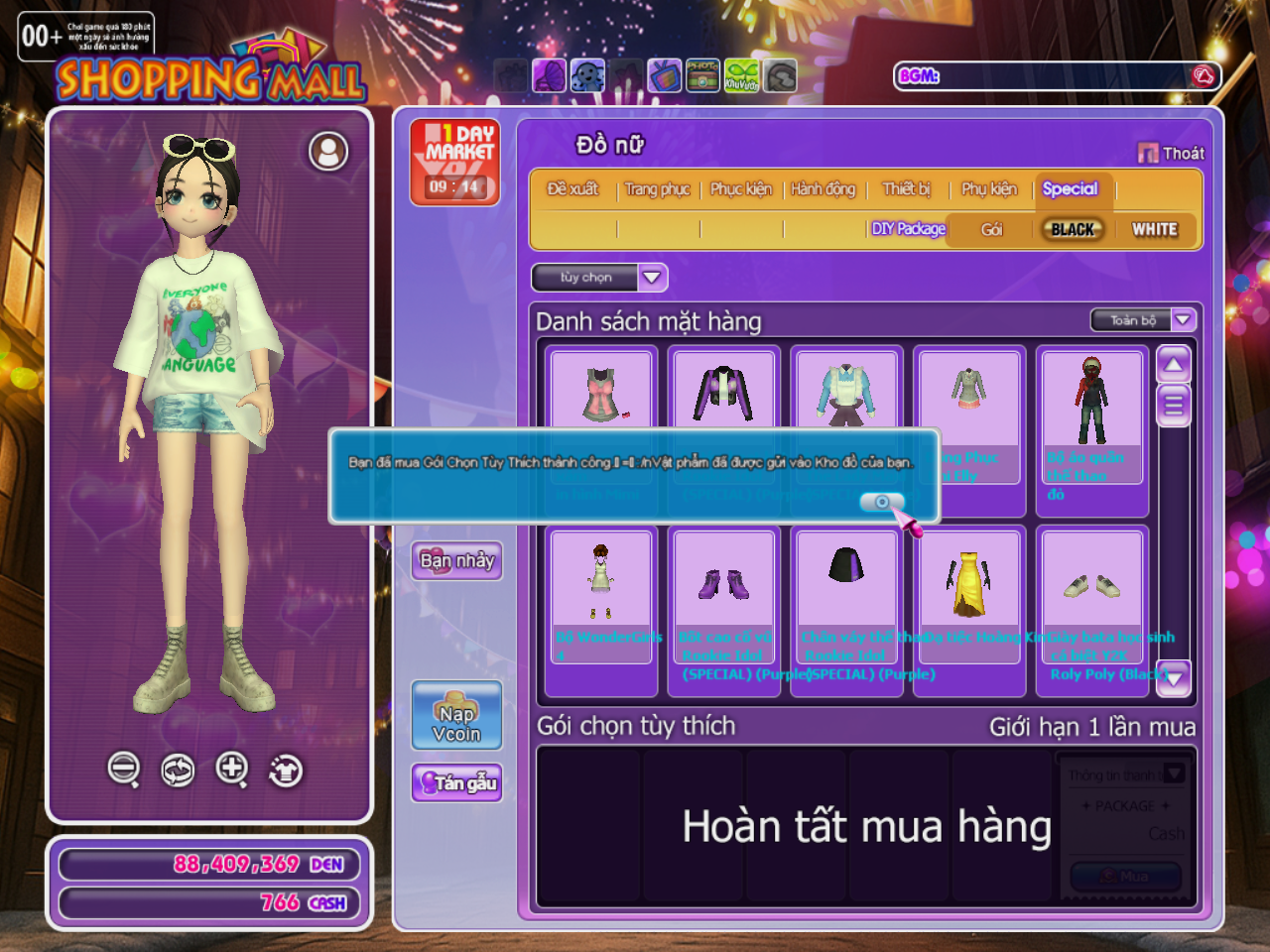
Task: Select the yellow dress item
Action: point(968,583)
